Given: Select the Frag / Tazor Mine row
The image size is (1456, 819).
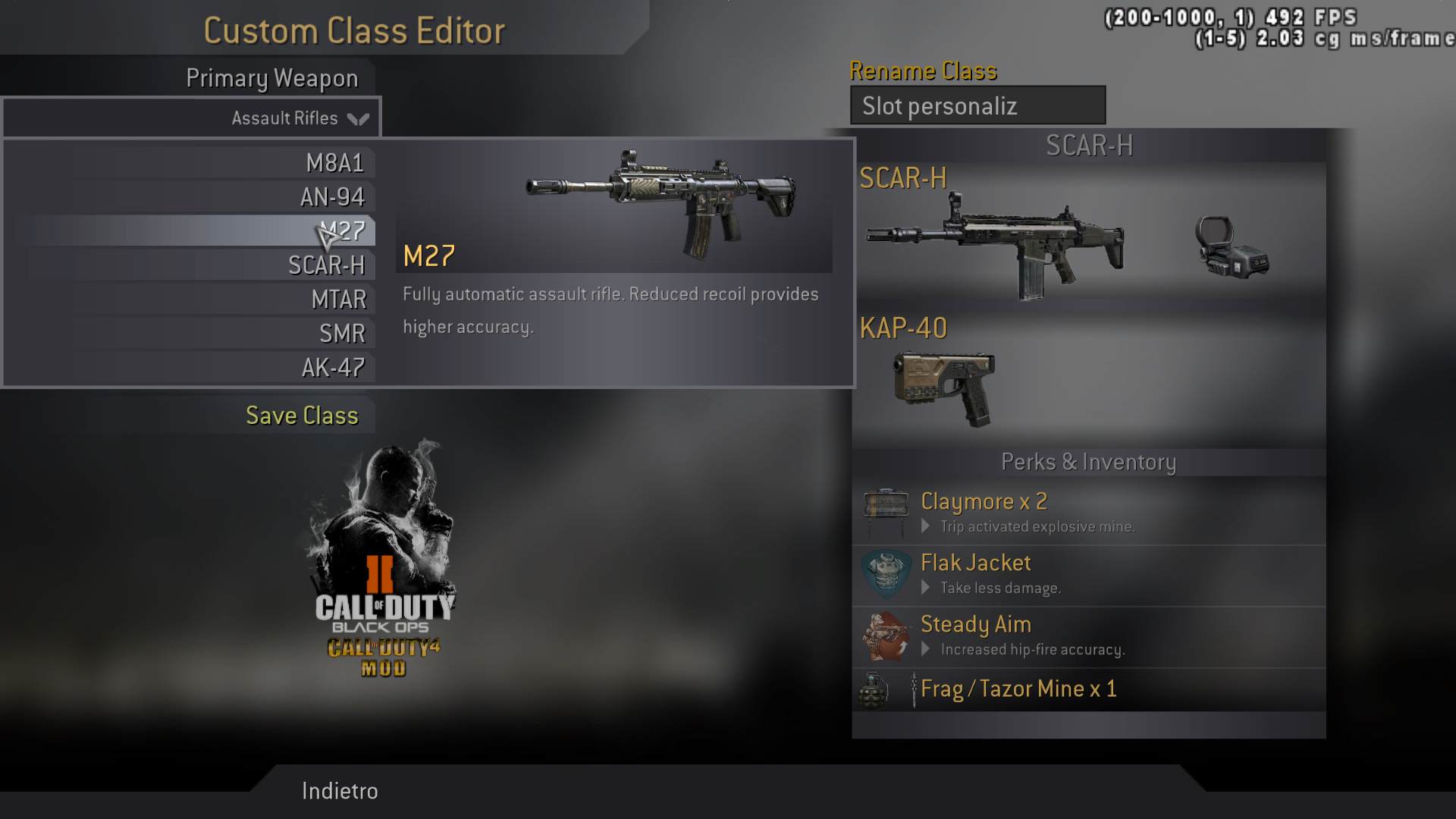Looking at the screenshot, I should click(1088, 689).
